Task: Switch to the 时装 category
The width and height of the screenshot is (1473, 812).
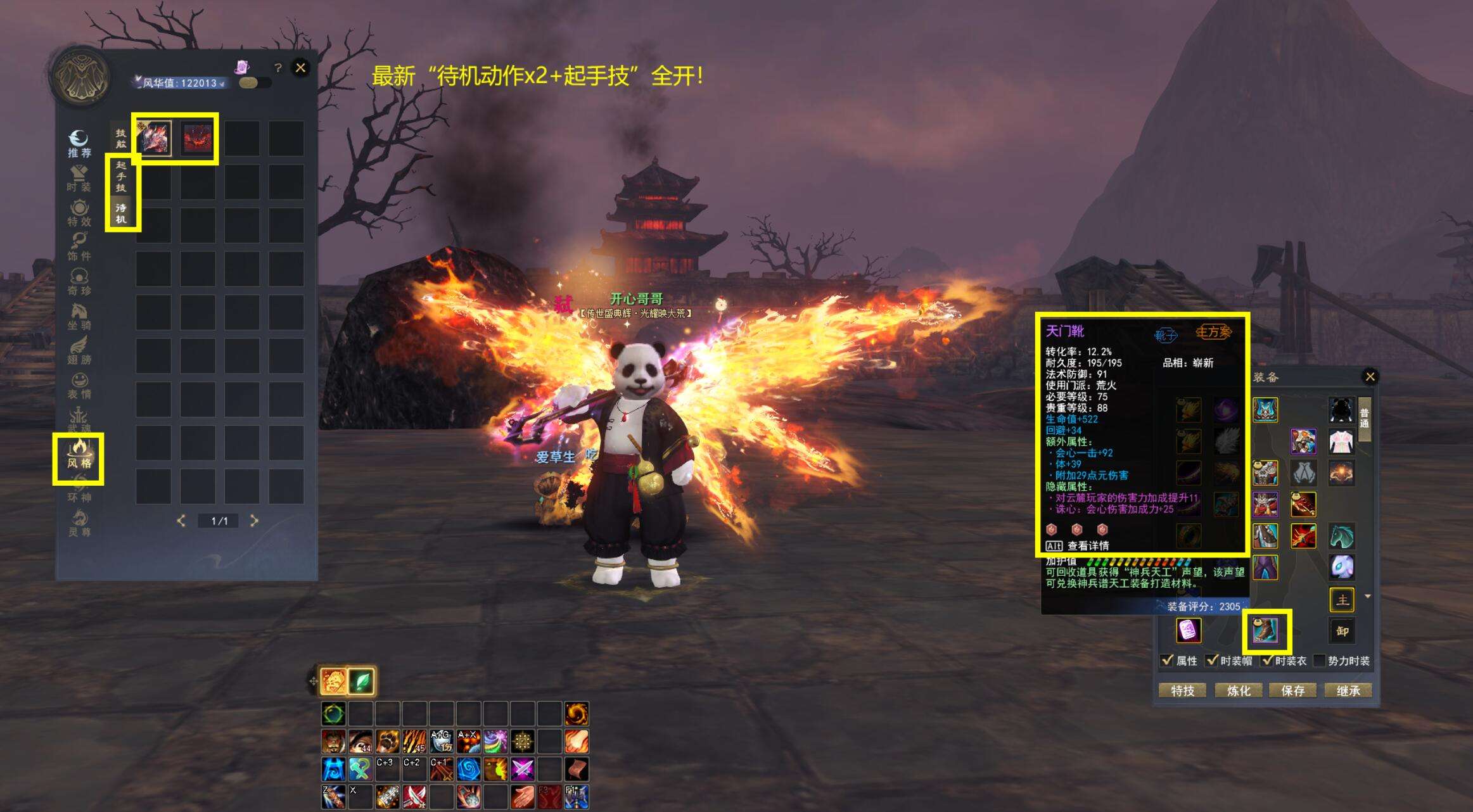Action: (79, 179)
